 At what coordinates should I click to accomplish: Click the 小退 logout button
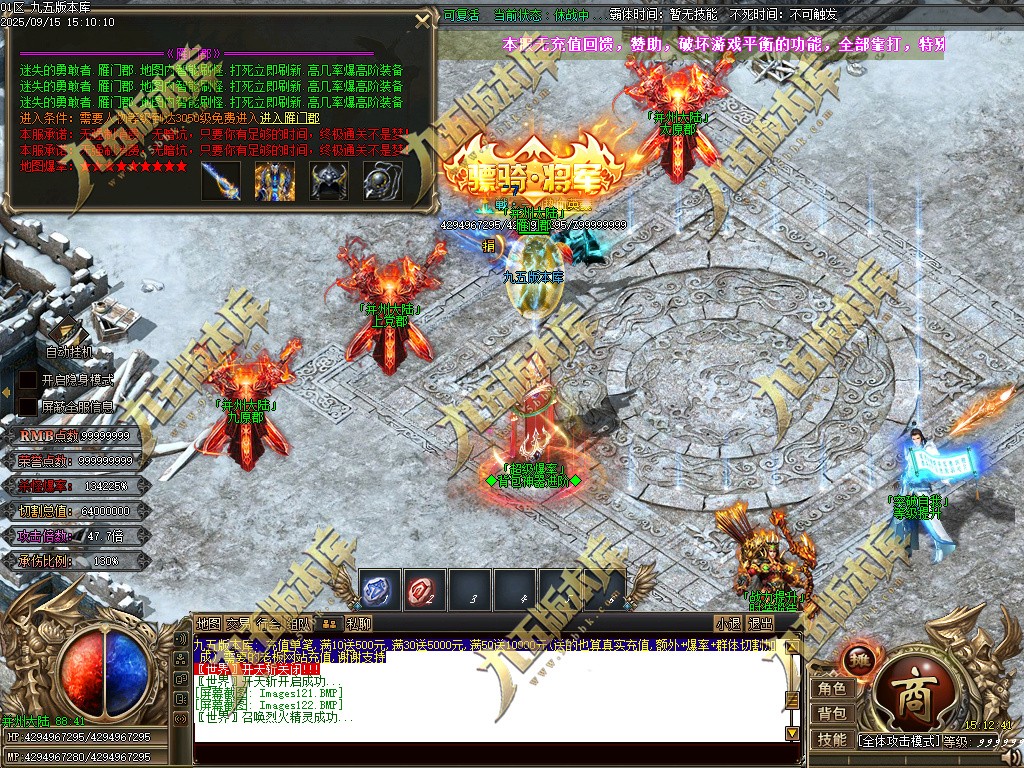(728, 624)
